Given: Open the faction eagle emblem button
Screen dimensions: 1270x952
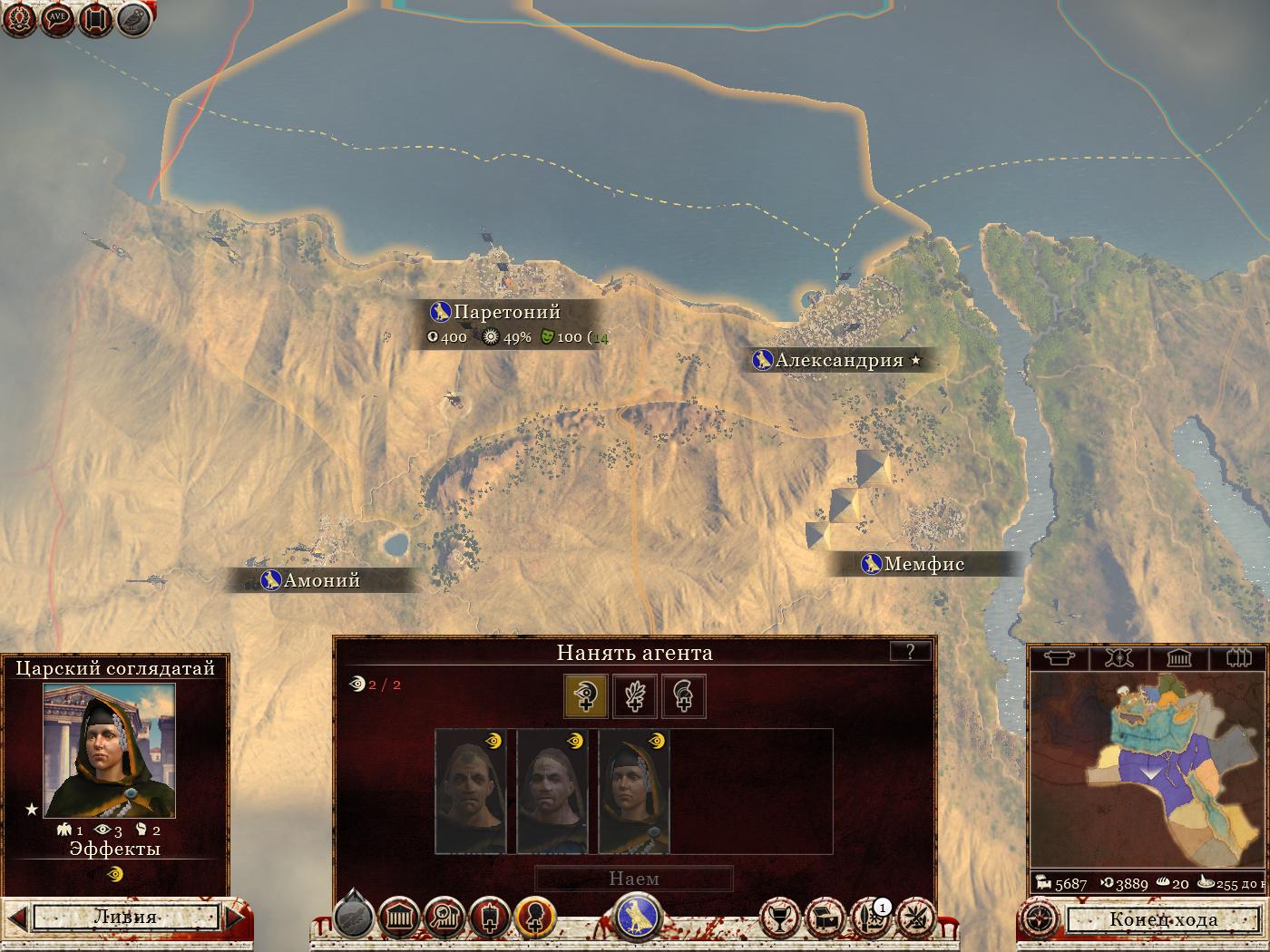Looking at the screenshot, I should 638,916.
